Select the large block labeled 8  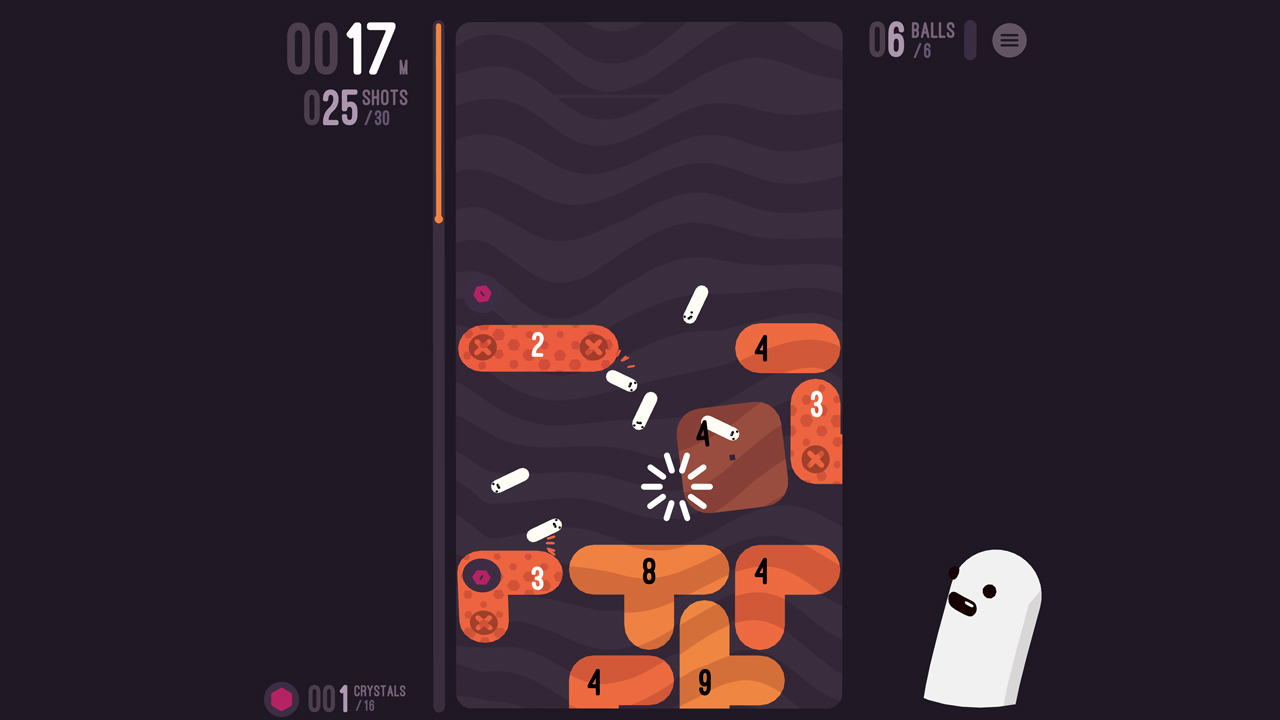tap(650, 573)
